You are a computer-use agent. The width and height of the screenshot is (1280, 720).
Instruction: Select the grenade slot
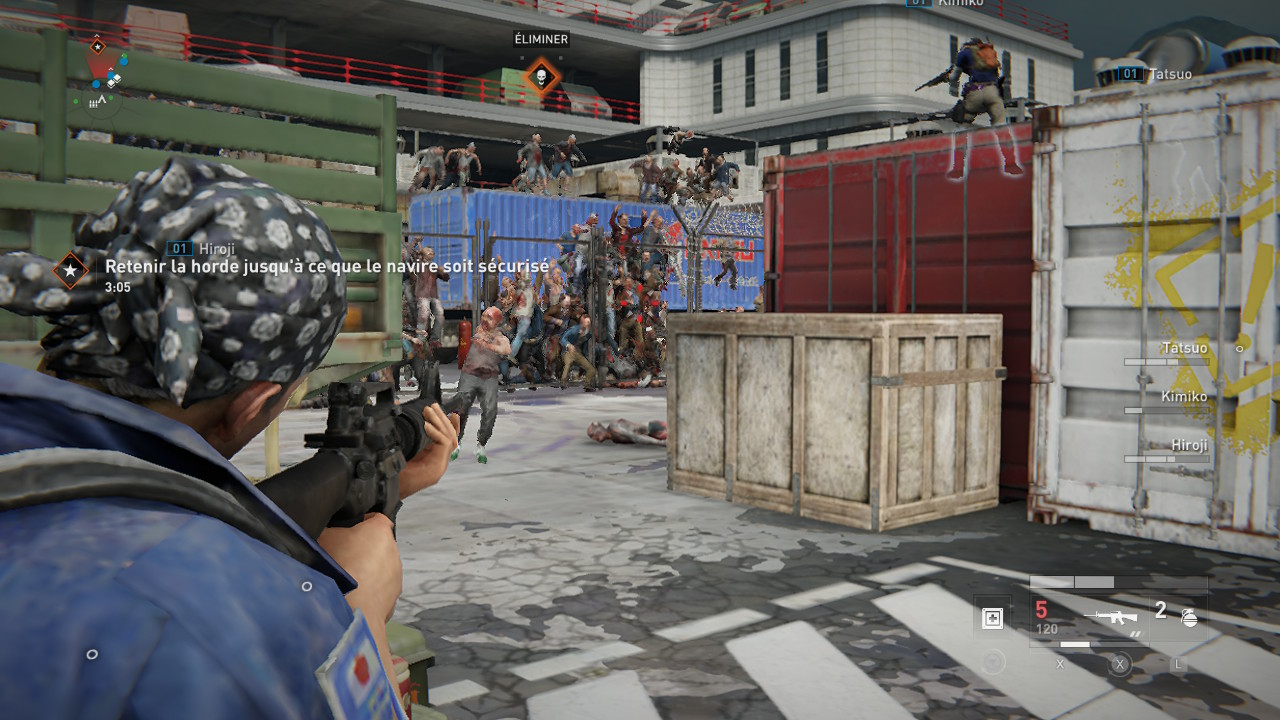click(x=1189, y=616)
